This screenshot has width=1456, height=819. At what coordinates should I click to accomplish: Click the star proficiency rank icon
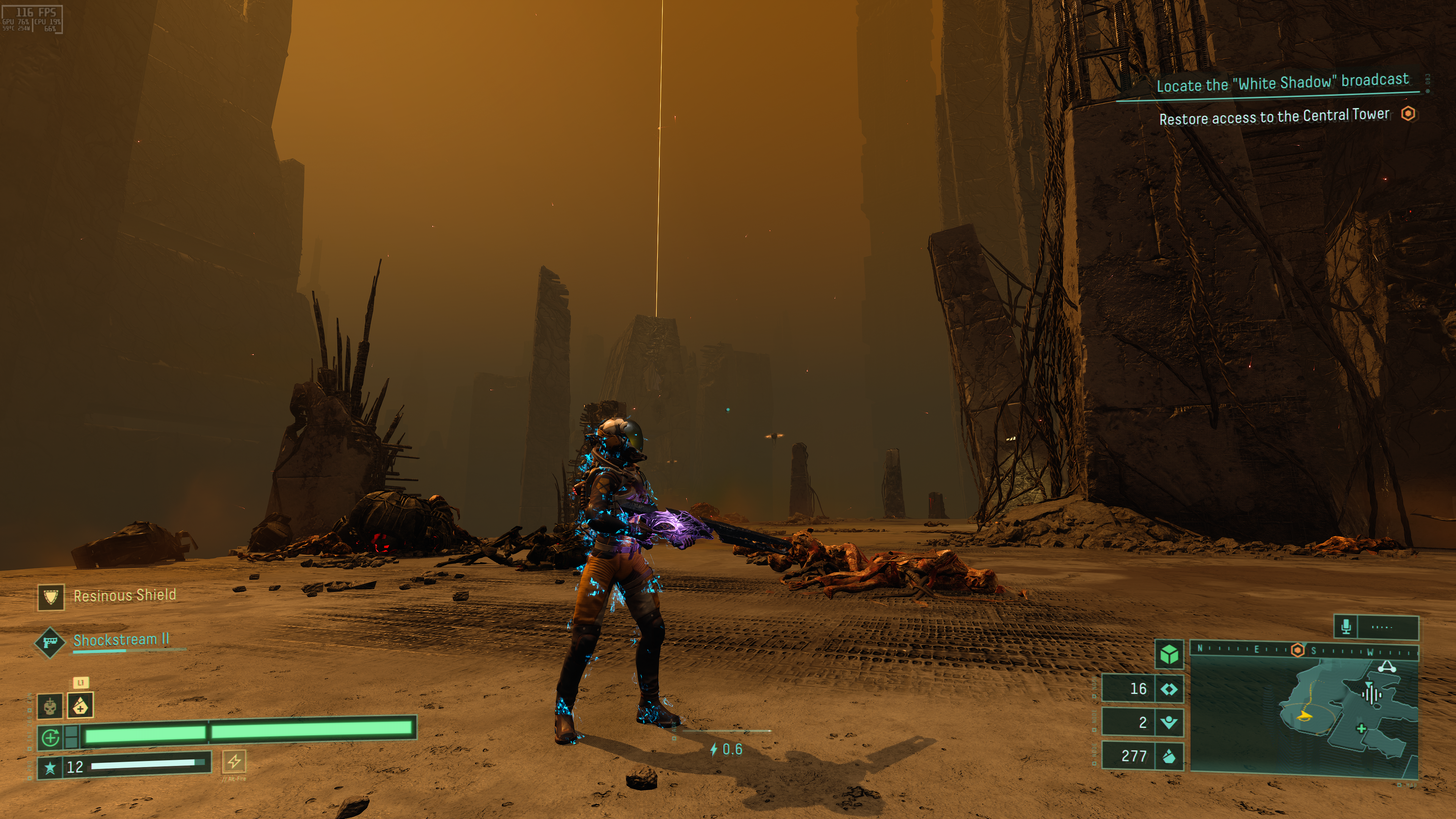[x=50, y=767]
